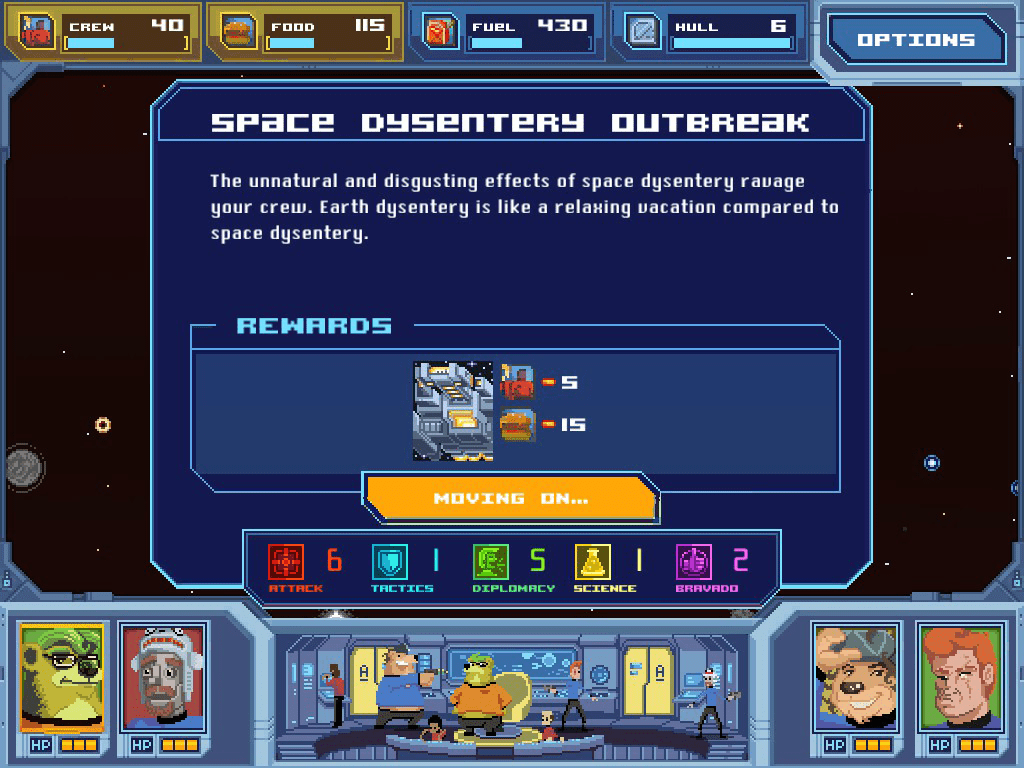The image size is (1024, 768).
Task: Click the ship thumbnail in Rewards
Action: point(453,411)
